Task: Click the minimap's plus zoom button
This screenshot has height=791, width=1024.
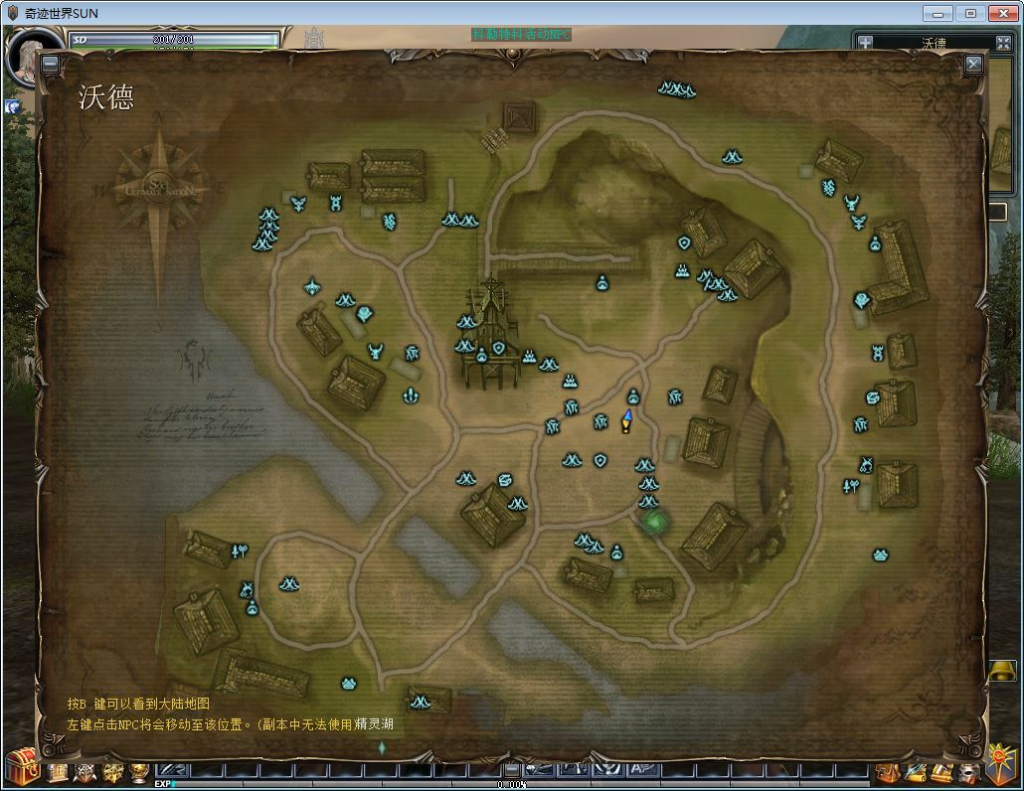Action: click(x=866, y=43)
